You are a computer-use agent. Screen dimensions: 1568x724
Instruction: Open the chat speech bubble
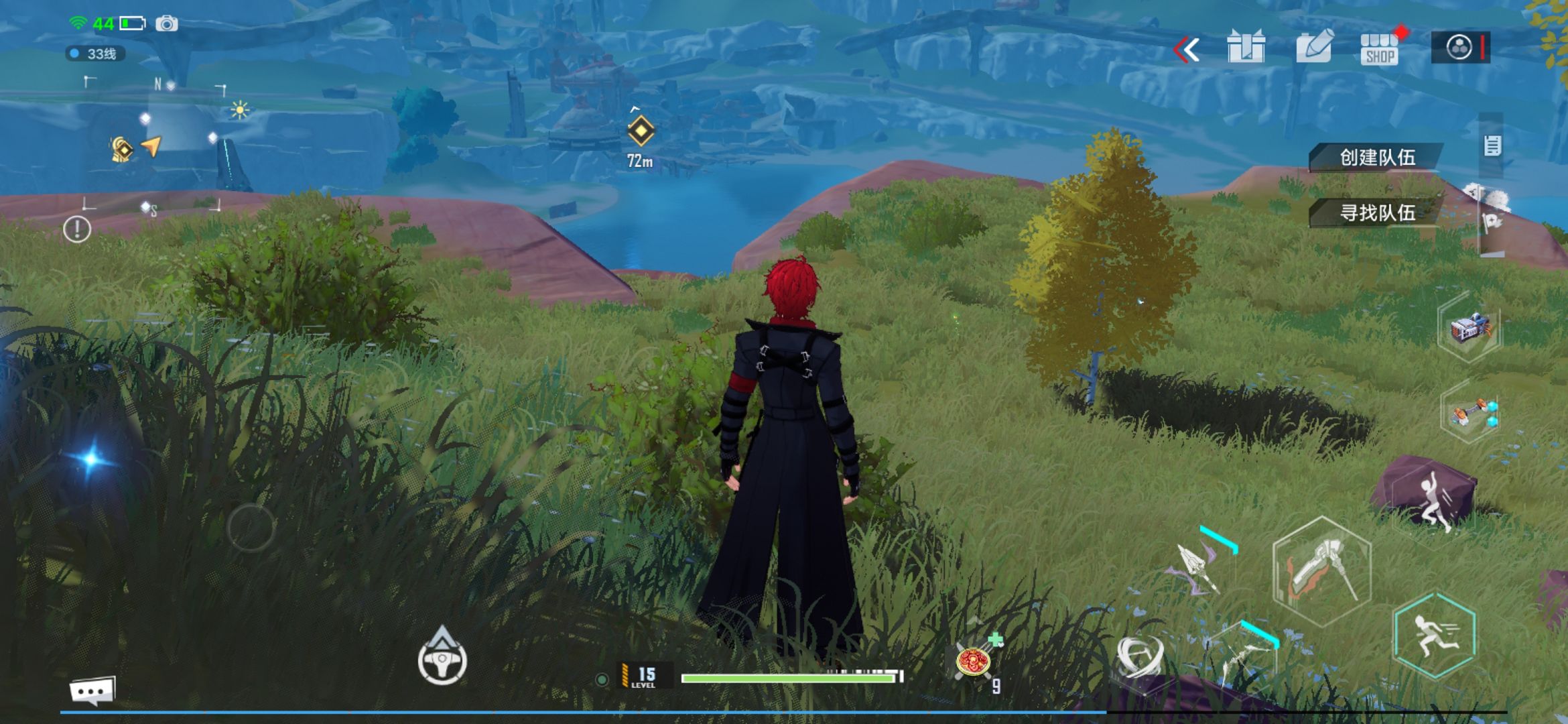[92, 690]
